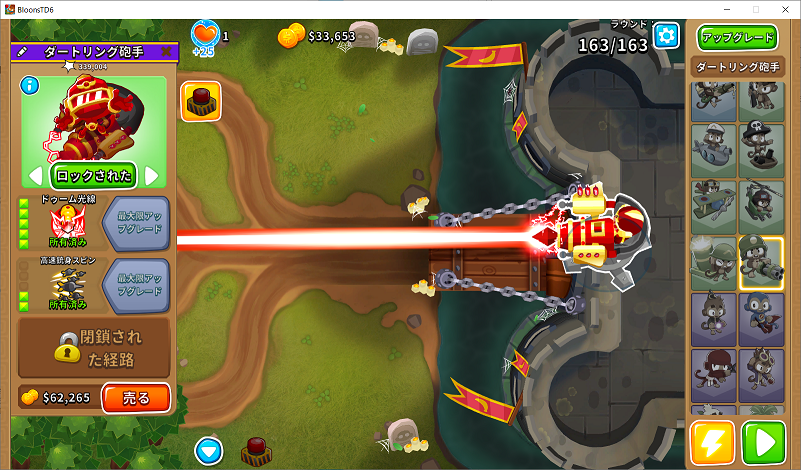801x470 pixels.
Task: Switch targeting with the left arrow
Action: coord(35,176)
